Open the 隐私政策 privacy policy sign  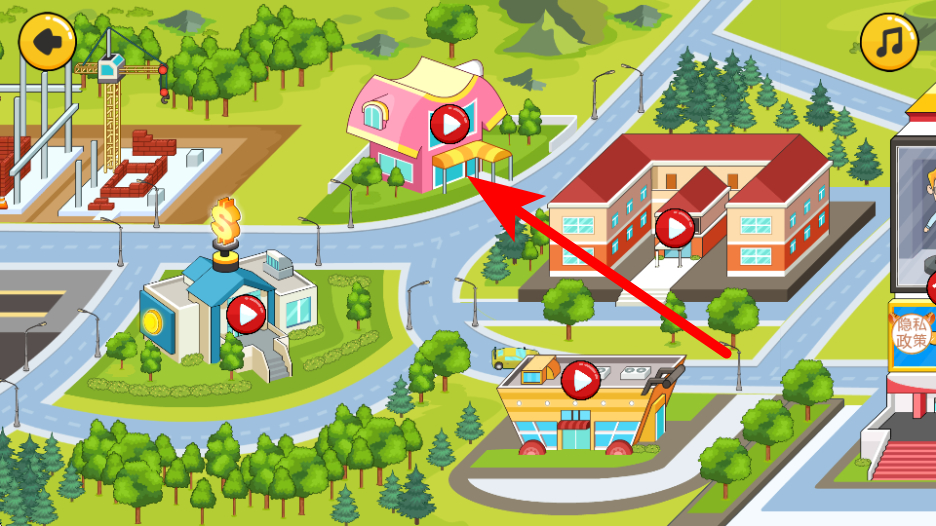[911, 334]
